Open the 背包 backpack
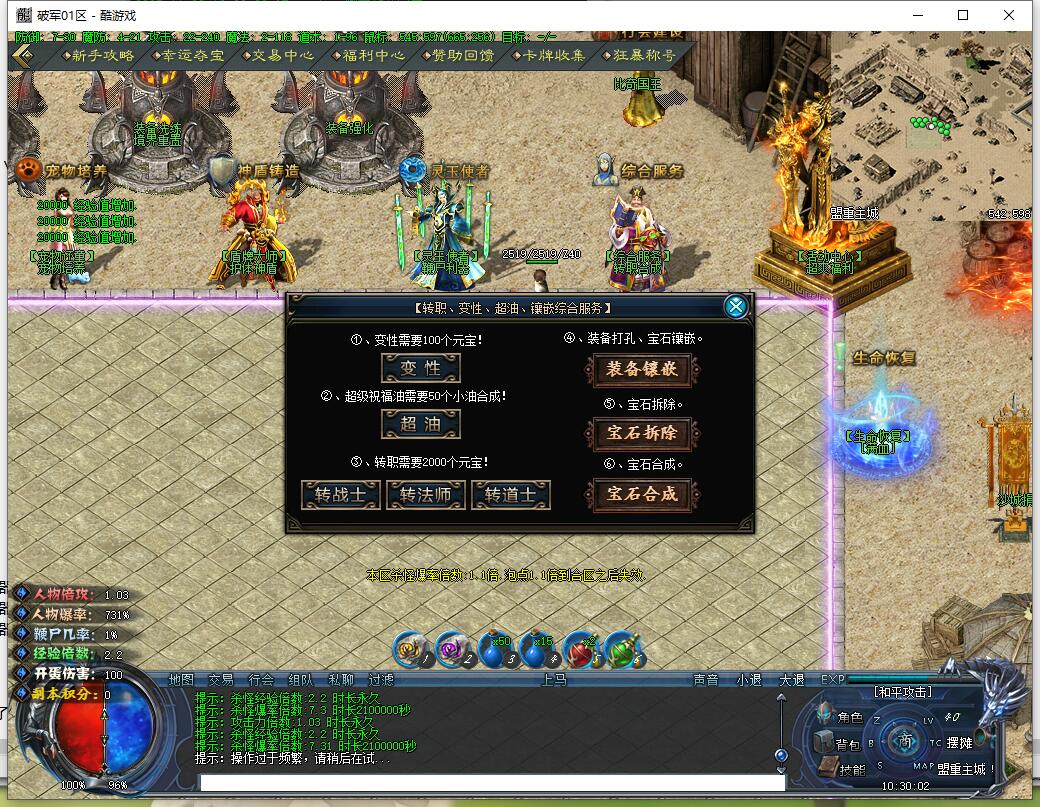The image size is (1040, 807). click(x=846, y=744)
